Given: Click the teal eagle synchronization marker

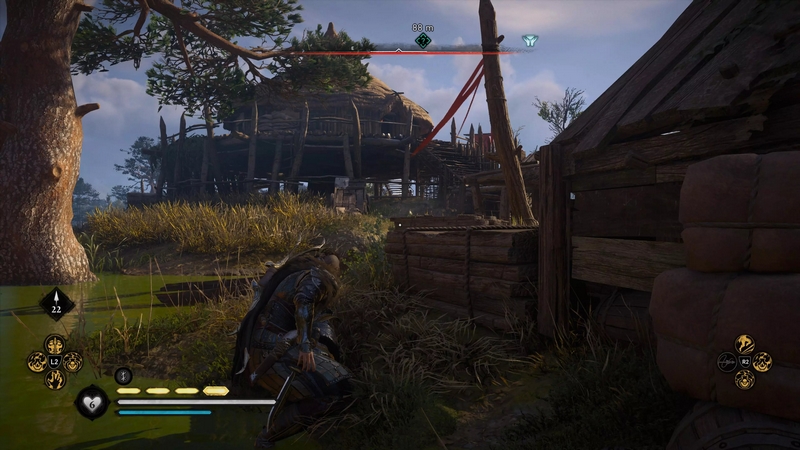Looking at the screenshot, I should [529, 41].
